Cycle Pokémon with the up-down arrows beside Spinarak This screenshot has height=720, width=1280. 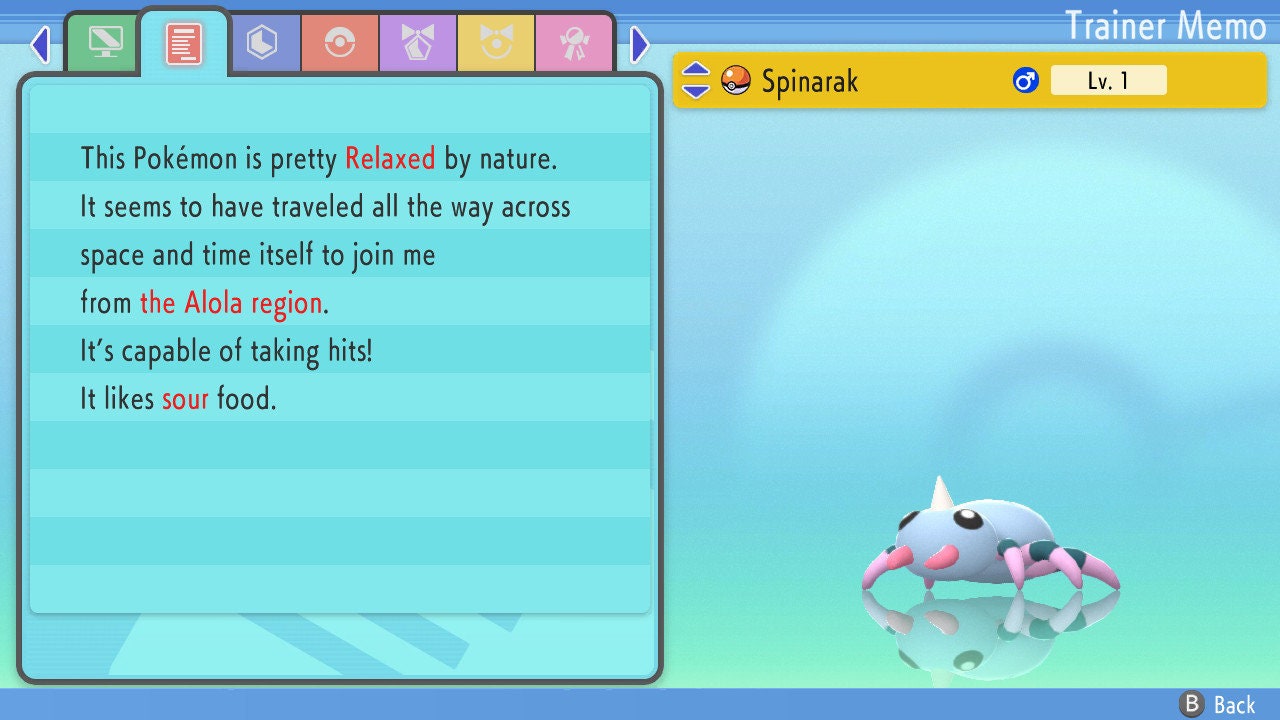[696, 80]
